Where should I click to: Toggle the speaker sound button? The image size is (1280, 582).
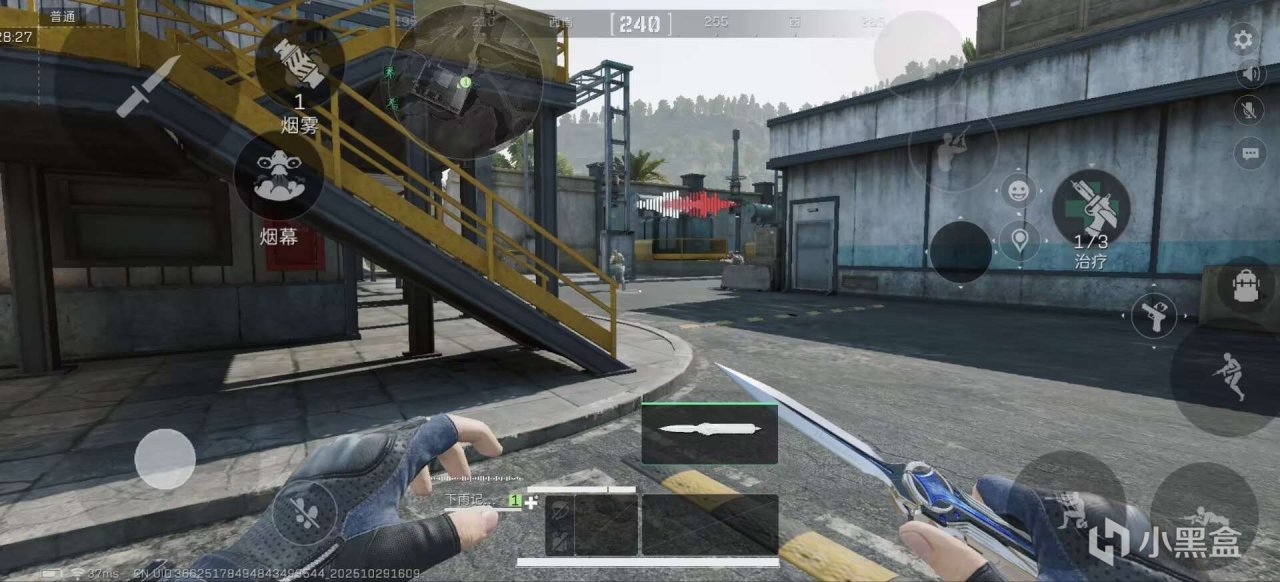(1250, 74)
